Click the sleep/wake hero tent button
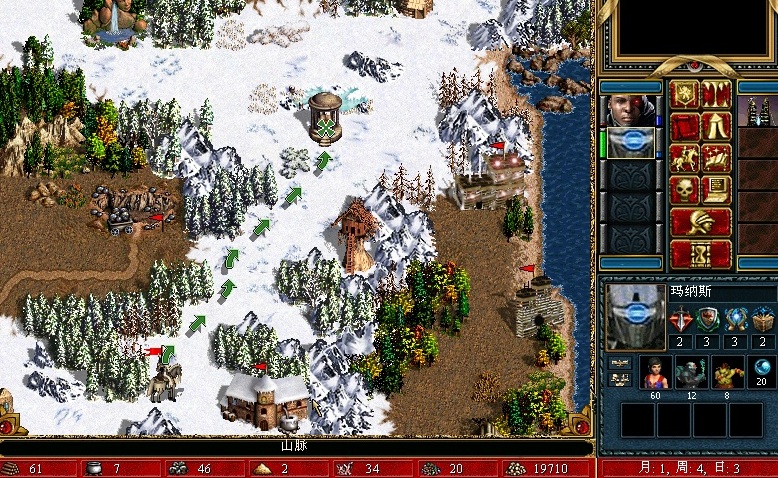 pos(716,127)
